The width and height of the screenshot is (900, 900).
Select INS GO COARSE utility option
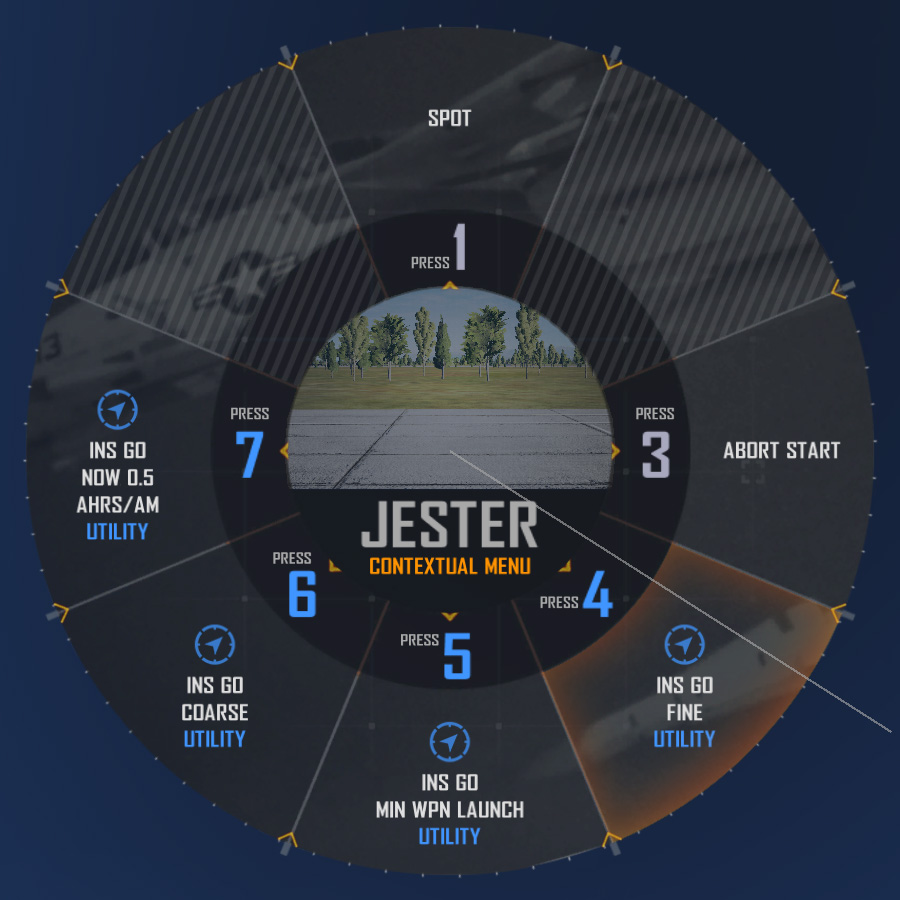coord(214,698)
